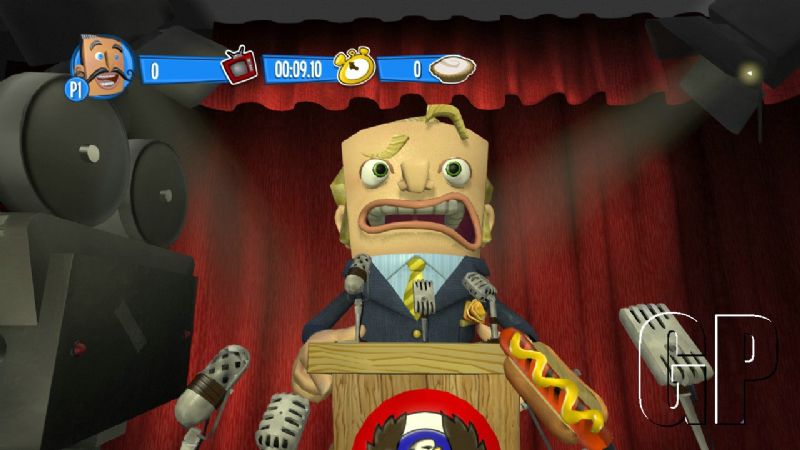Image resolution: width=800 pixels, height=450 pixels.
Task: Click the P1 mustached player portrait
Action: (102, 66)
